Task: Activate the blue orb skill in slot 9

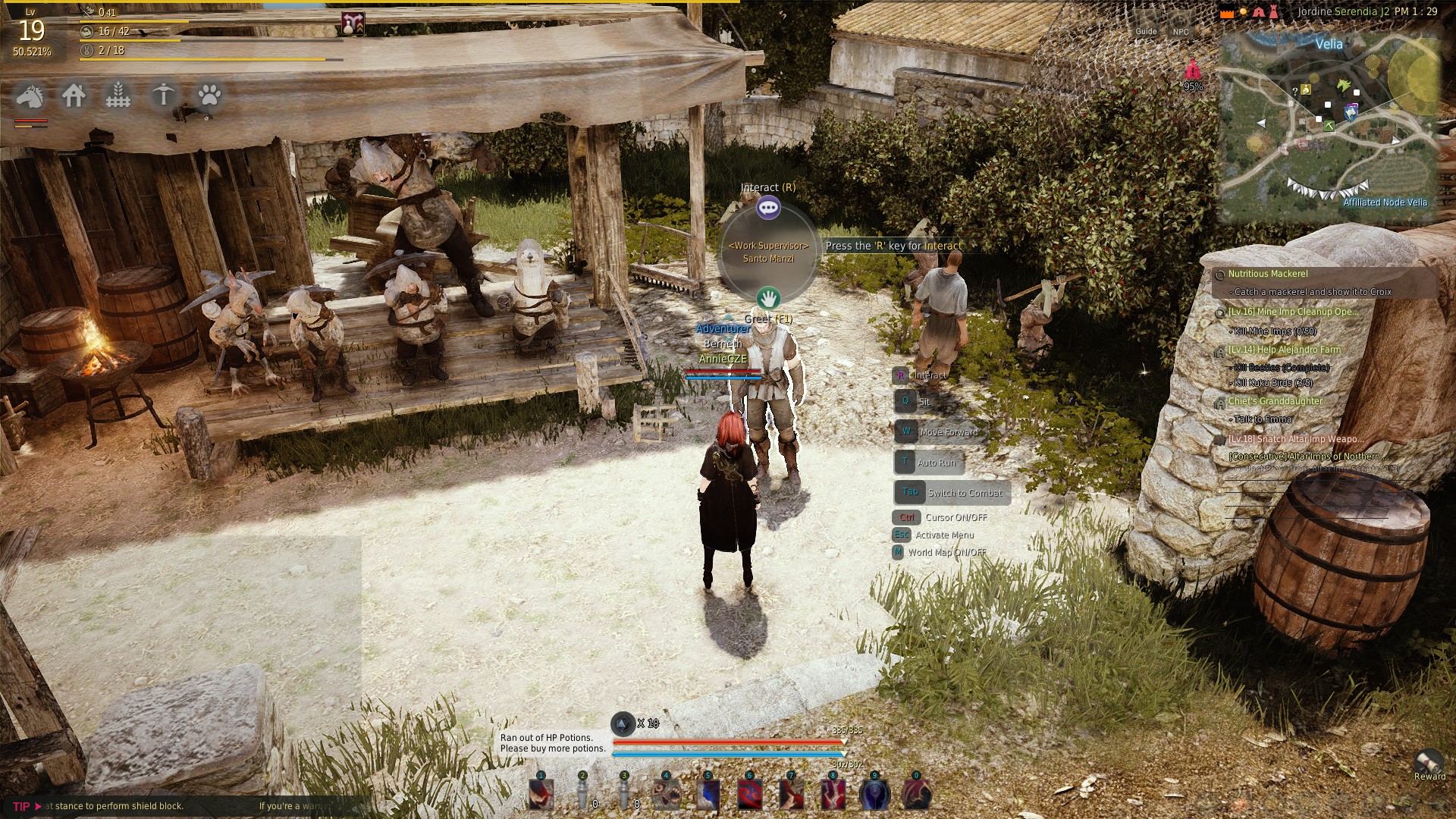Action: point(874,794)
